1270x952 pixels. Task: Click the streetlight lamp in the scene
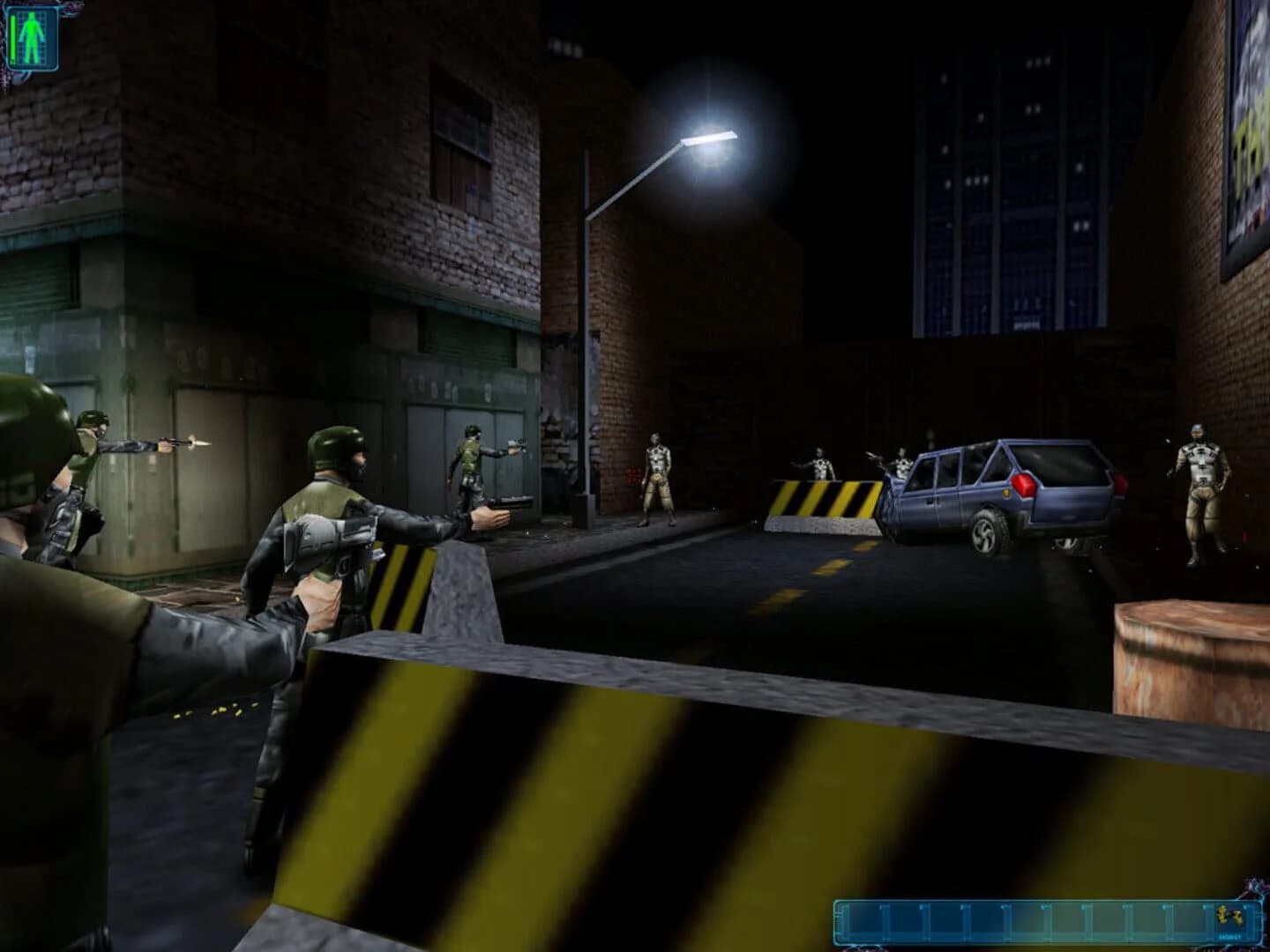click(x=710, y=139)
